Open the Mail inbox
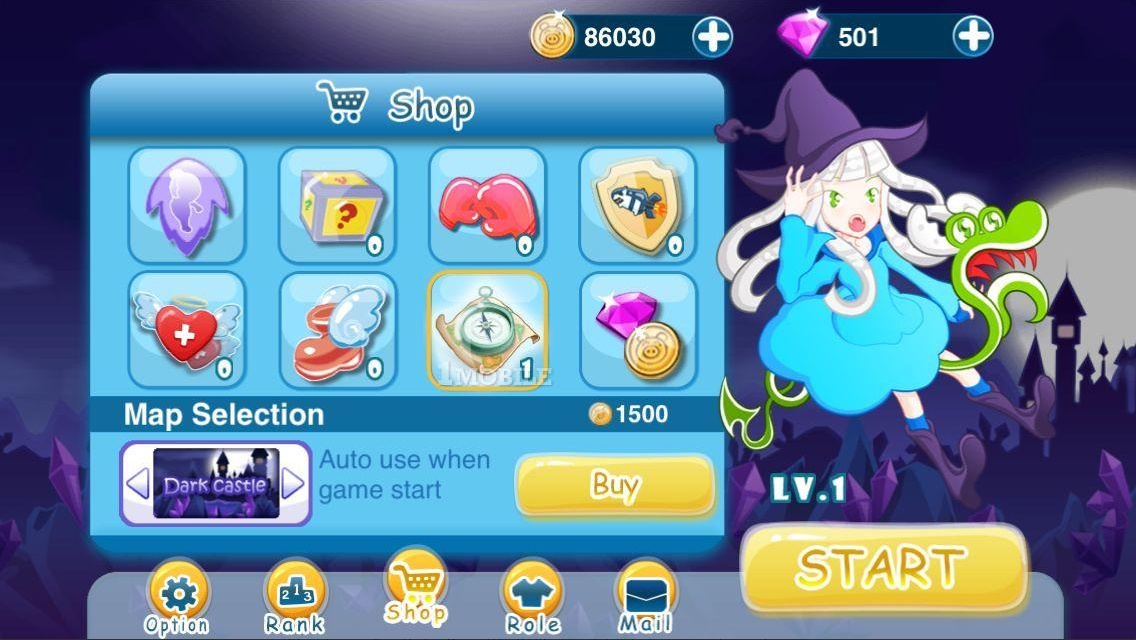 [646, 600]
